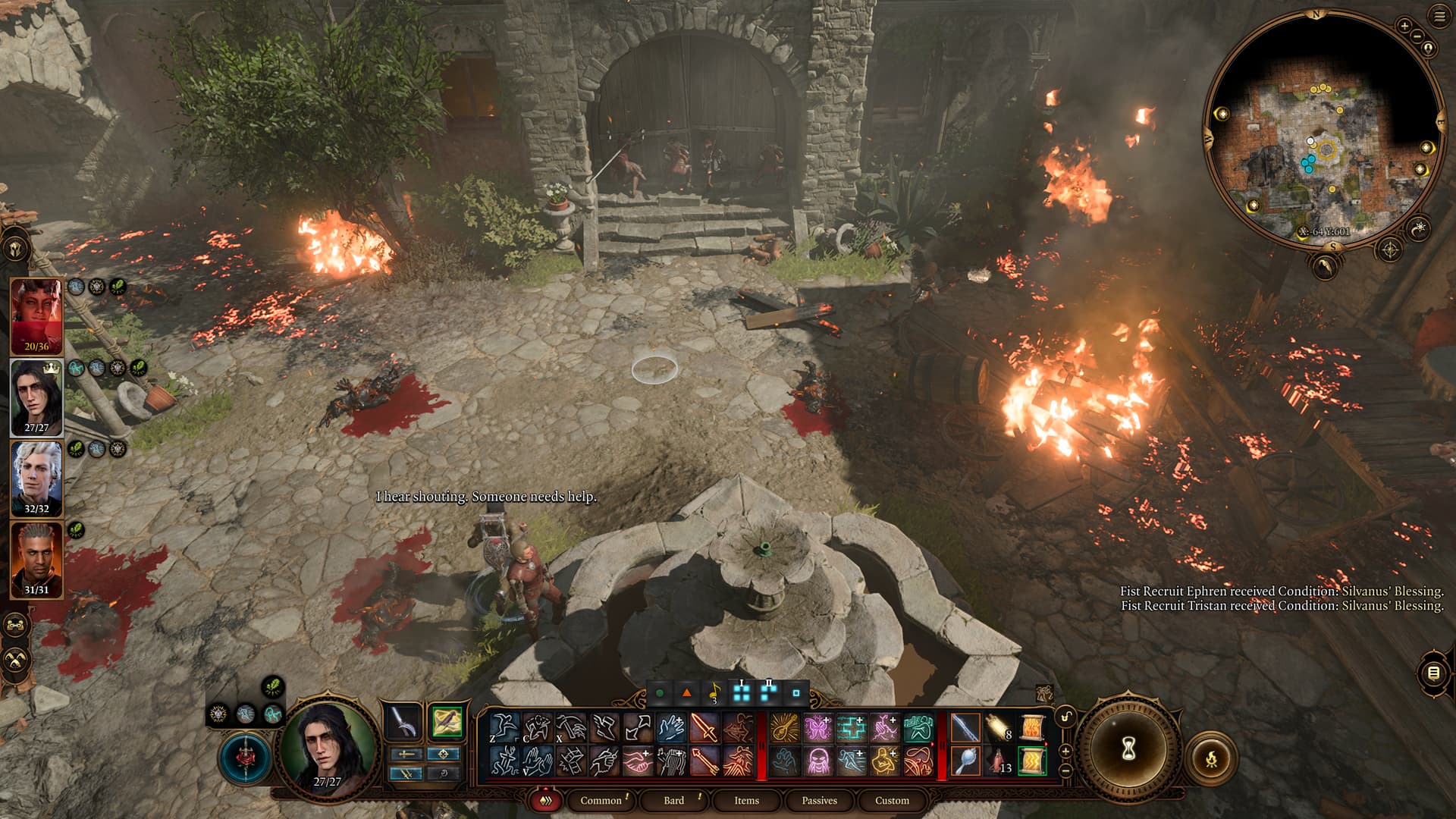The height and width of the screenshot is (819, 1456).
Task: Open the combat log button
Action: tap(1432, 673)
